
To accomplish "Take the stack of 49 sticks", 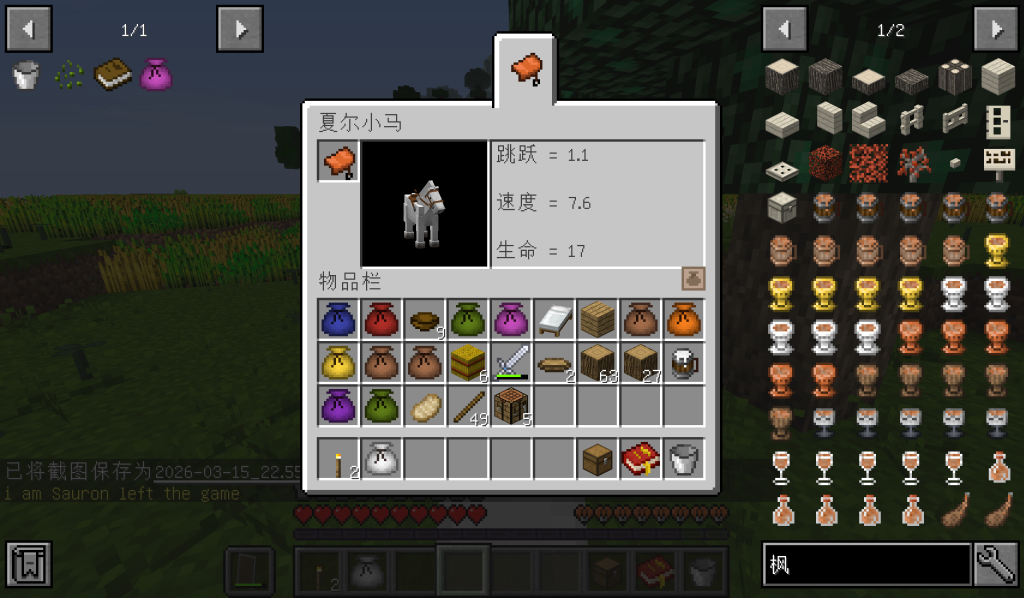I will 468,405.
